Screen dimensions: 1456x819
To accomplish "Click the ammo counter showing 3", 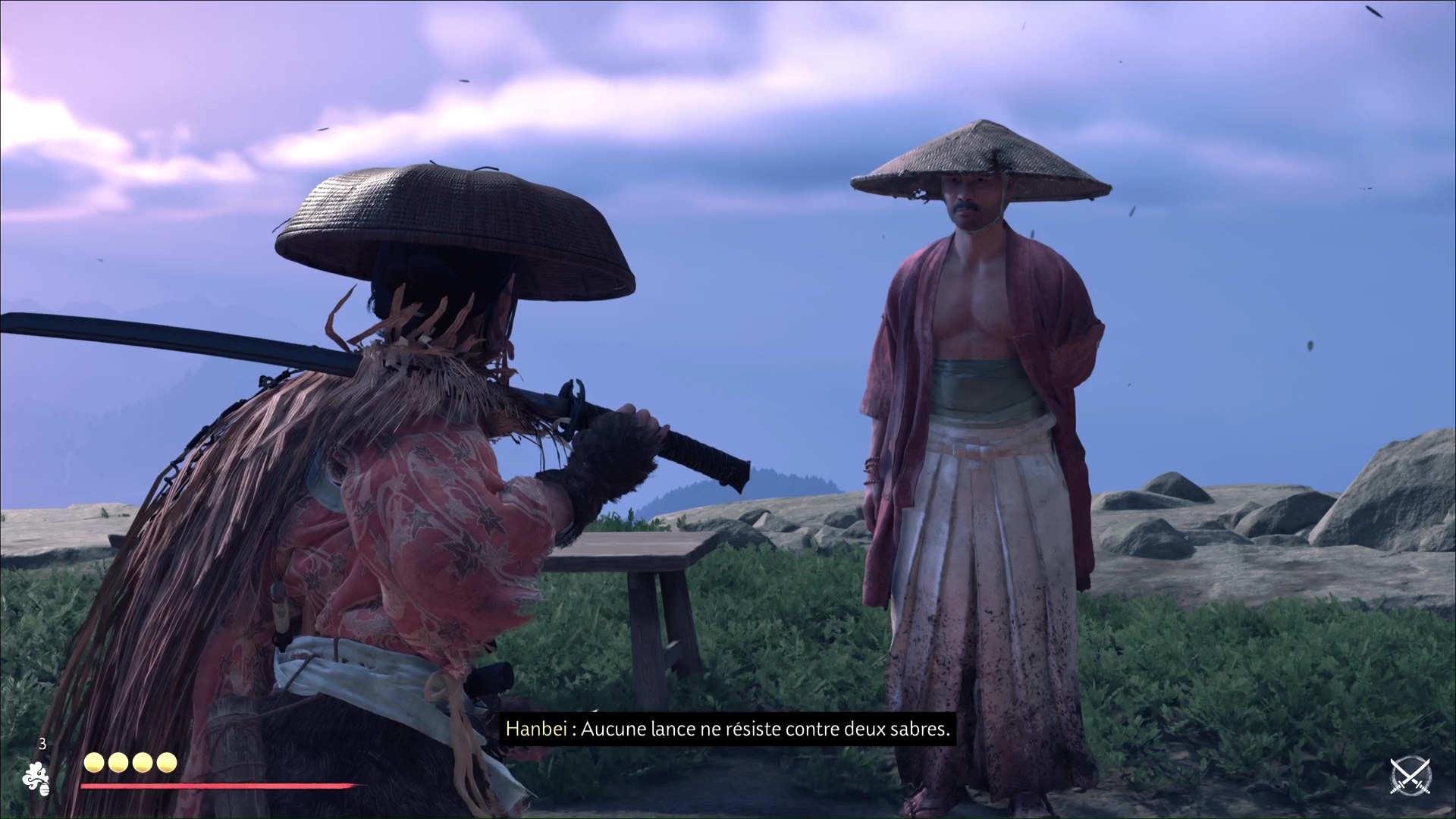I will [x=42, y=745].
